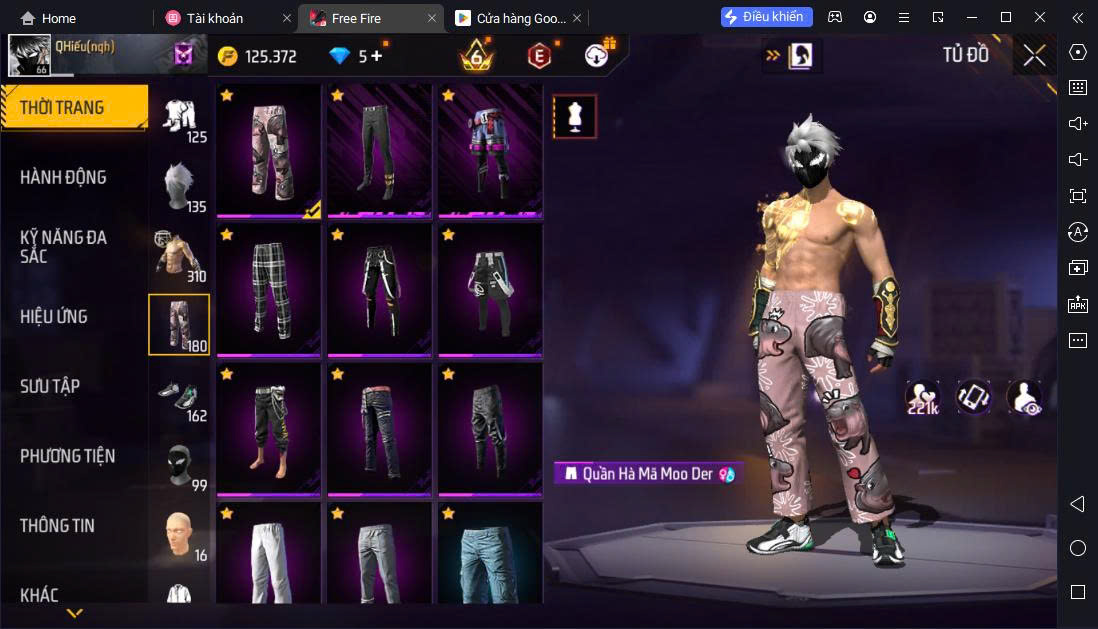The height and width of the screenshot is (629, 1098).
Task: Open the masks subcategory showing 99
Action: coord(180,466)
